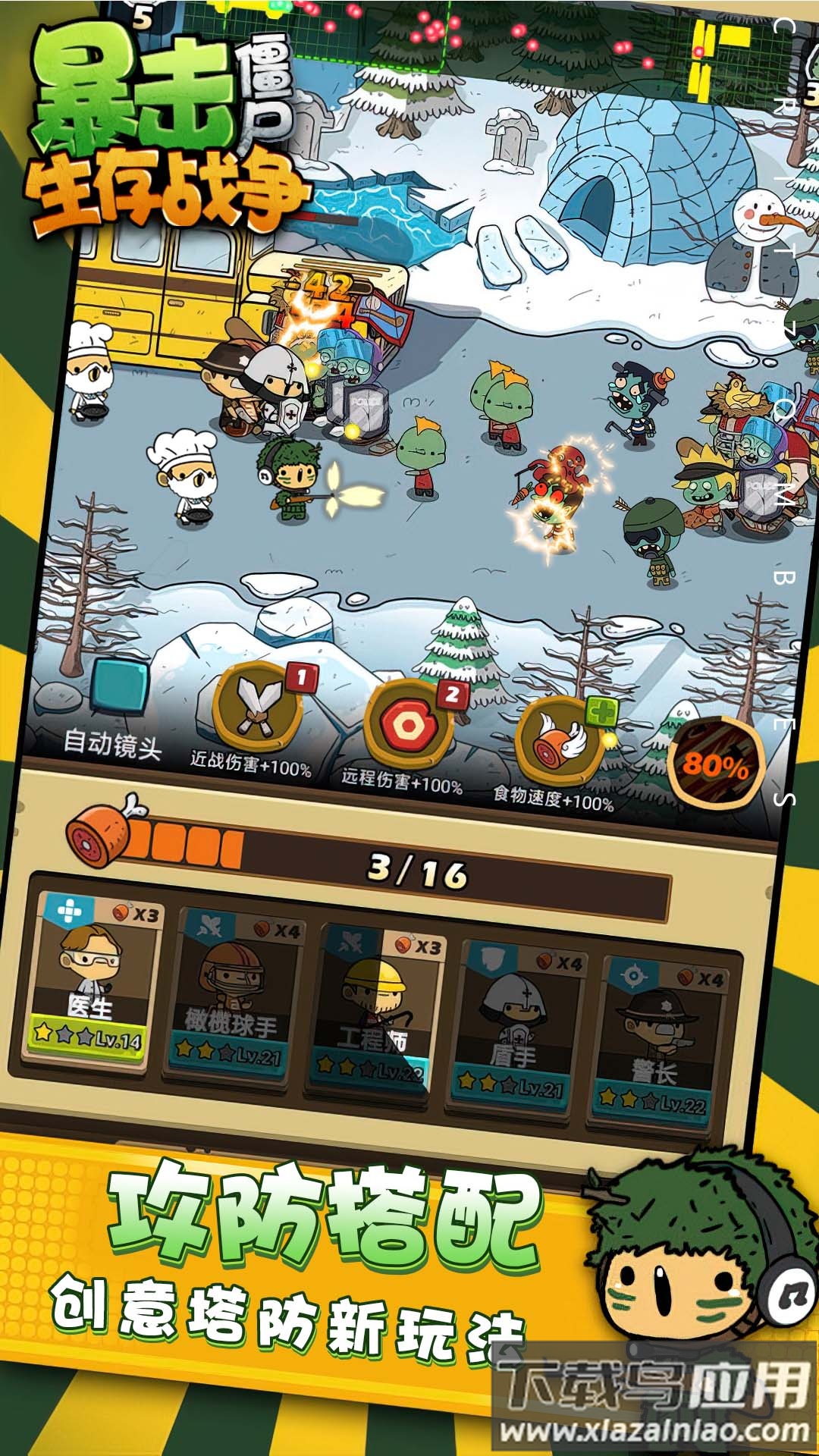Activate the winged meat 食物速度+100% boost

(x=561, y=742)
